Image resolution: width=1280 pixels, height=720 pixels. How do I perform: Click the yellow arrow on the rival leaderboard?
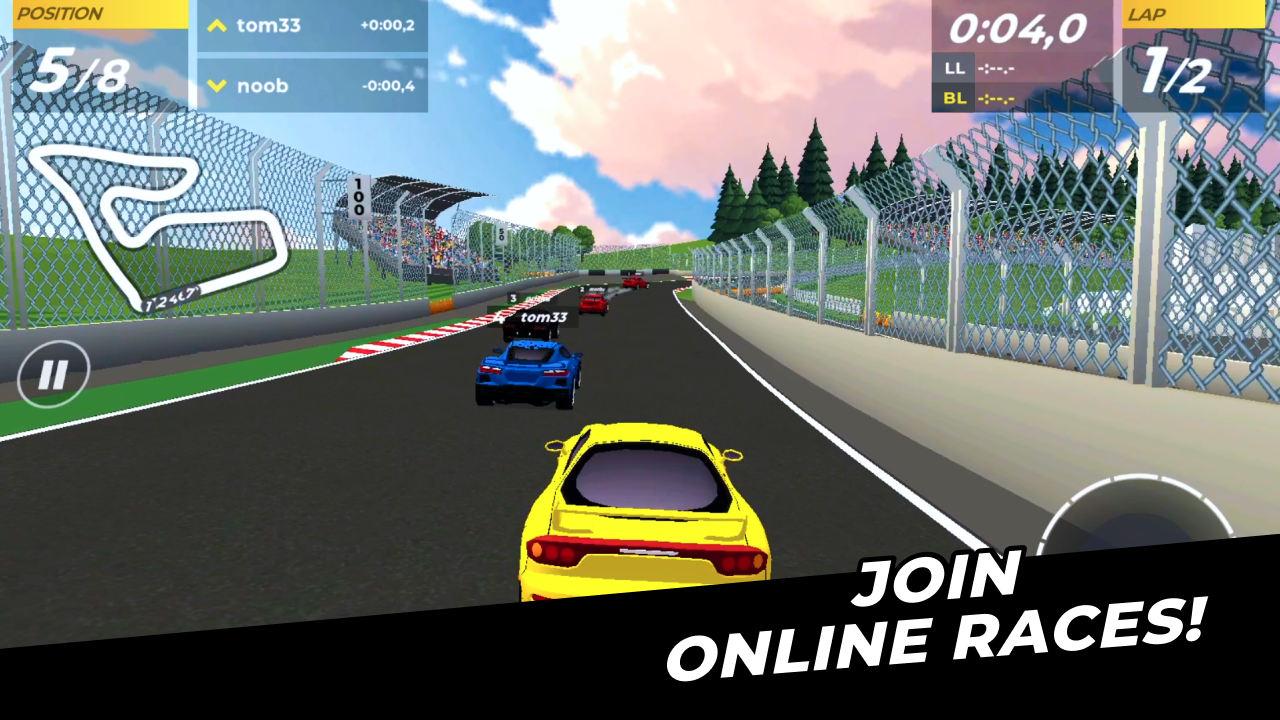[218, 26]
